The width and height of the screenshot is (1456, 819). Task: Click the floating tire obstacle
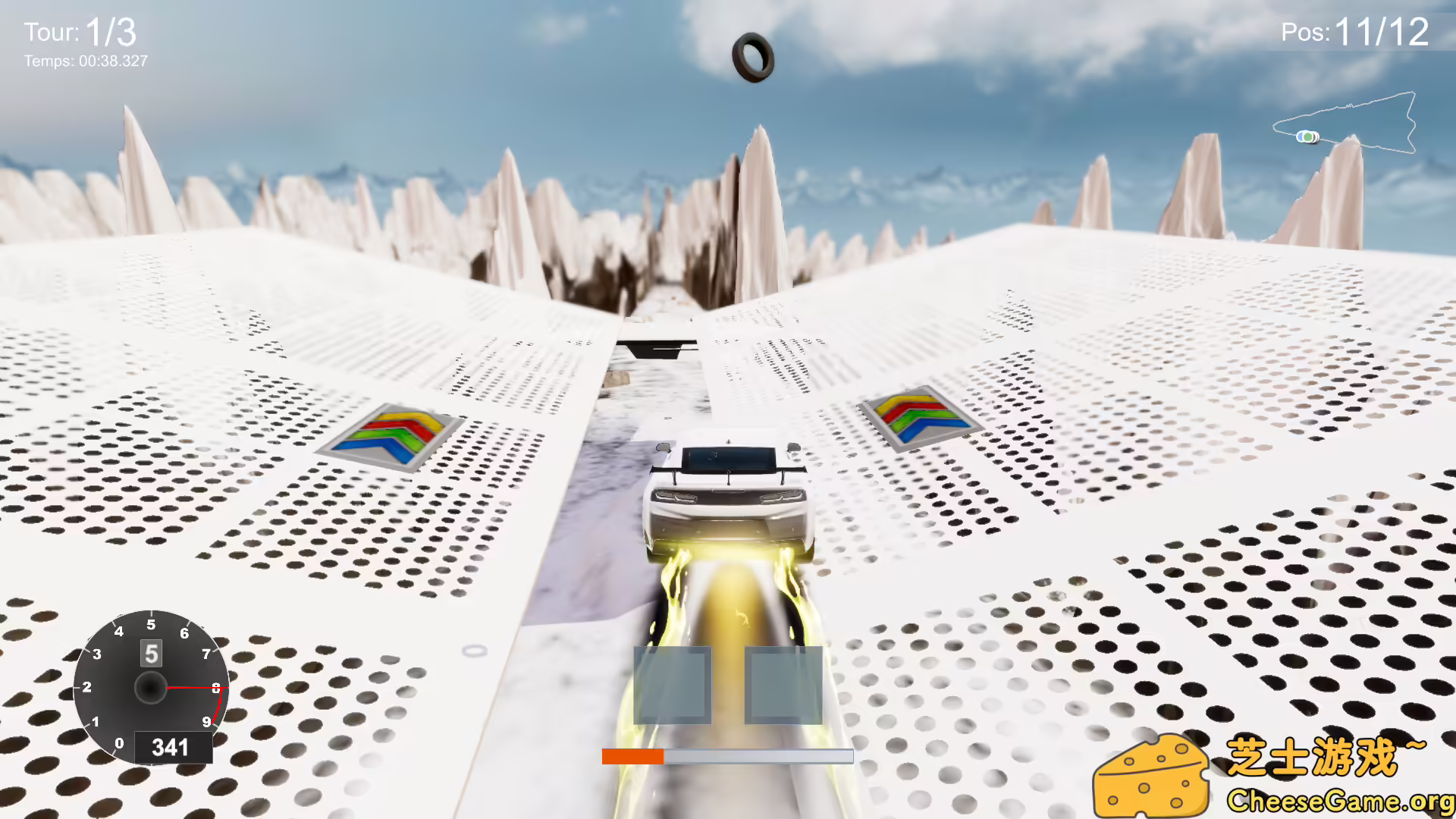753,57
